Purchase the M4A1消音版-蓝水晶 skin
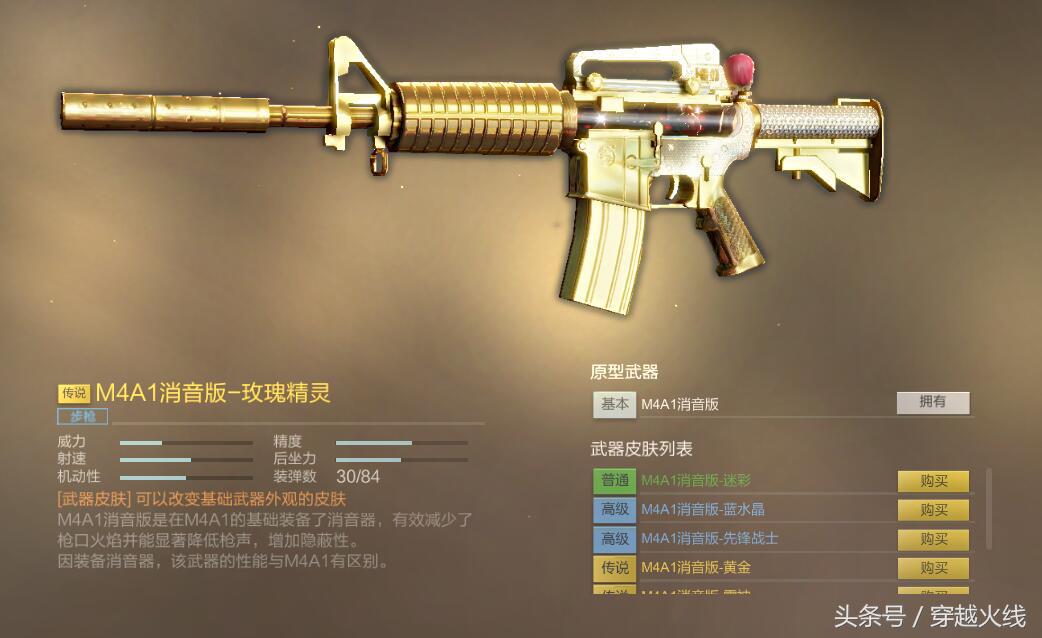 click(x=933, y=510)
